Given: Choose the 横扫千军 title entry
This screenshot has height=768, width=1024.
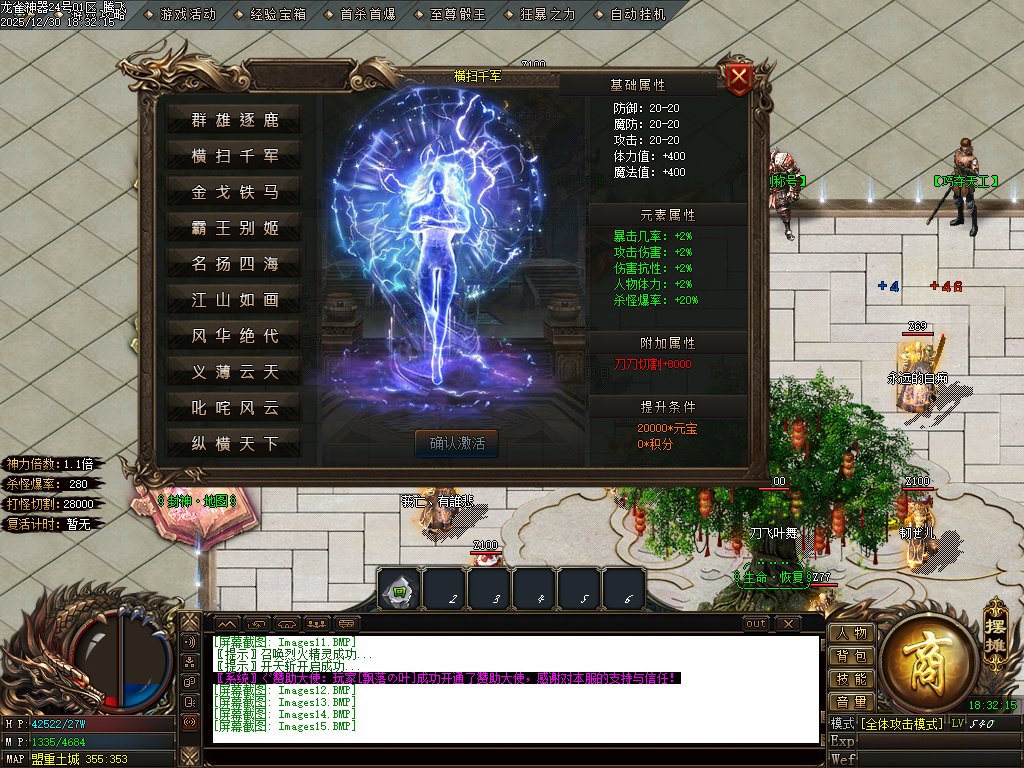Looking at the screenshot, I should [235, 156].
